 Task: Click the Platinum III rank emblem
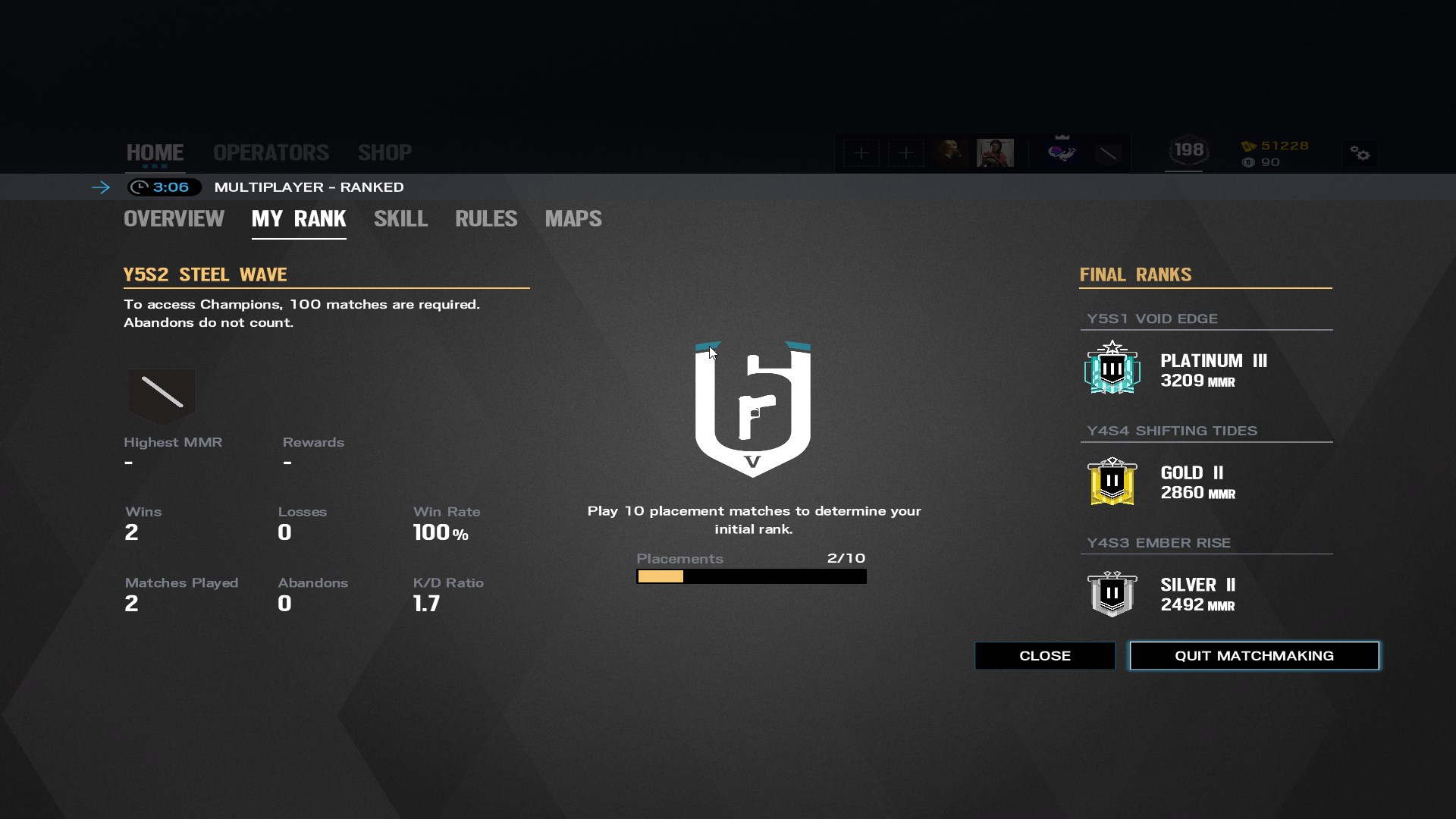(1112, 369)
